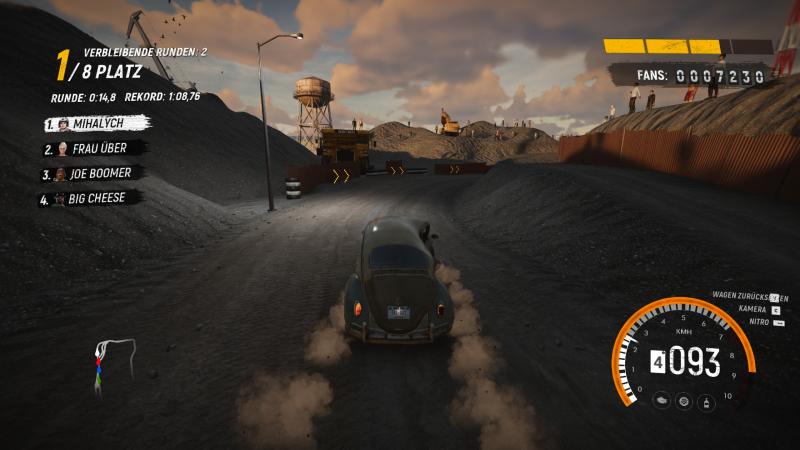Screen dimensions: 800x450
Task: Open the track minimap
Action: pyautogui.click(x=113, y=364)
